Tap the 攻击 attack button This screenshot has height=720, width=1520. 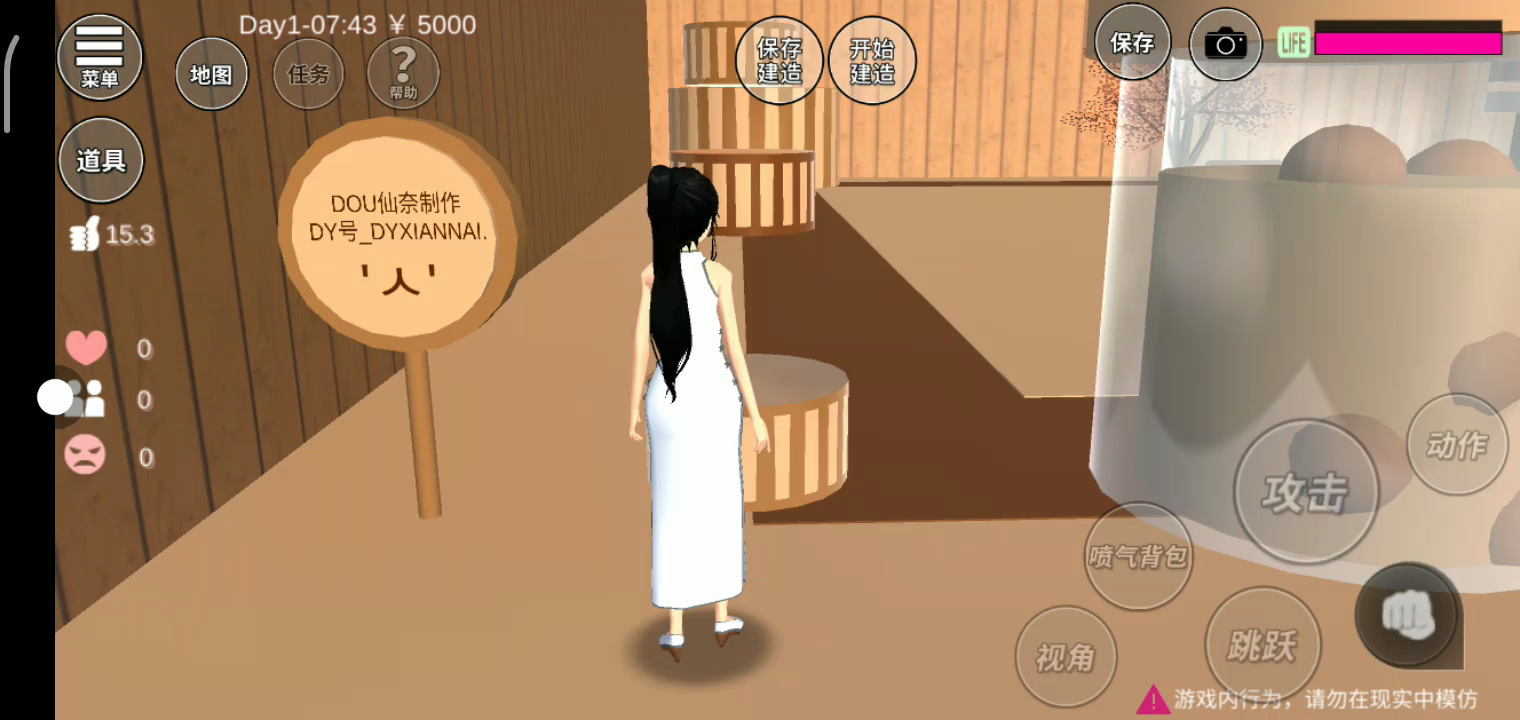[x=1305, y=492]
